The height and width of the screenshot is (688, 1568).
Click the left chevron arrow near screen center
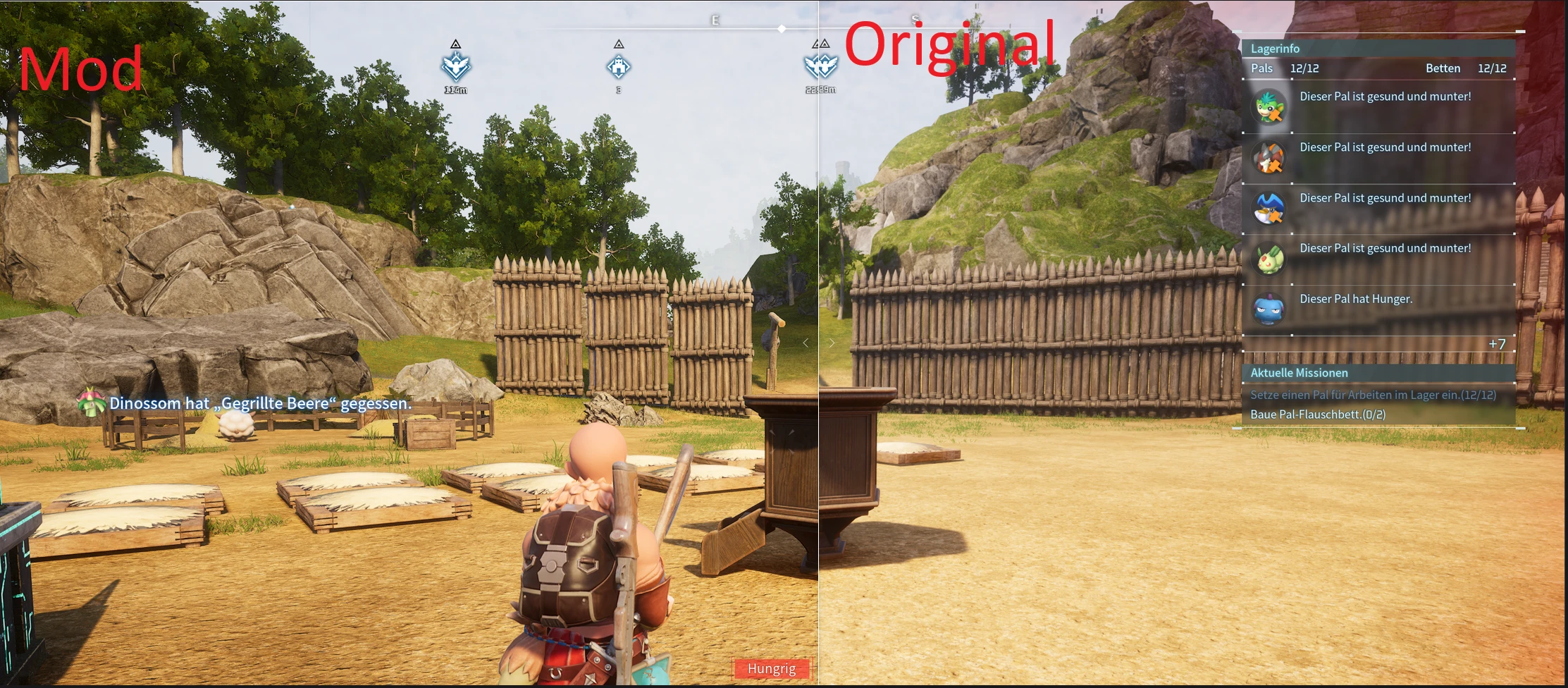805,343
